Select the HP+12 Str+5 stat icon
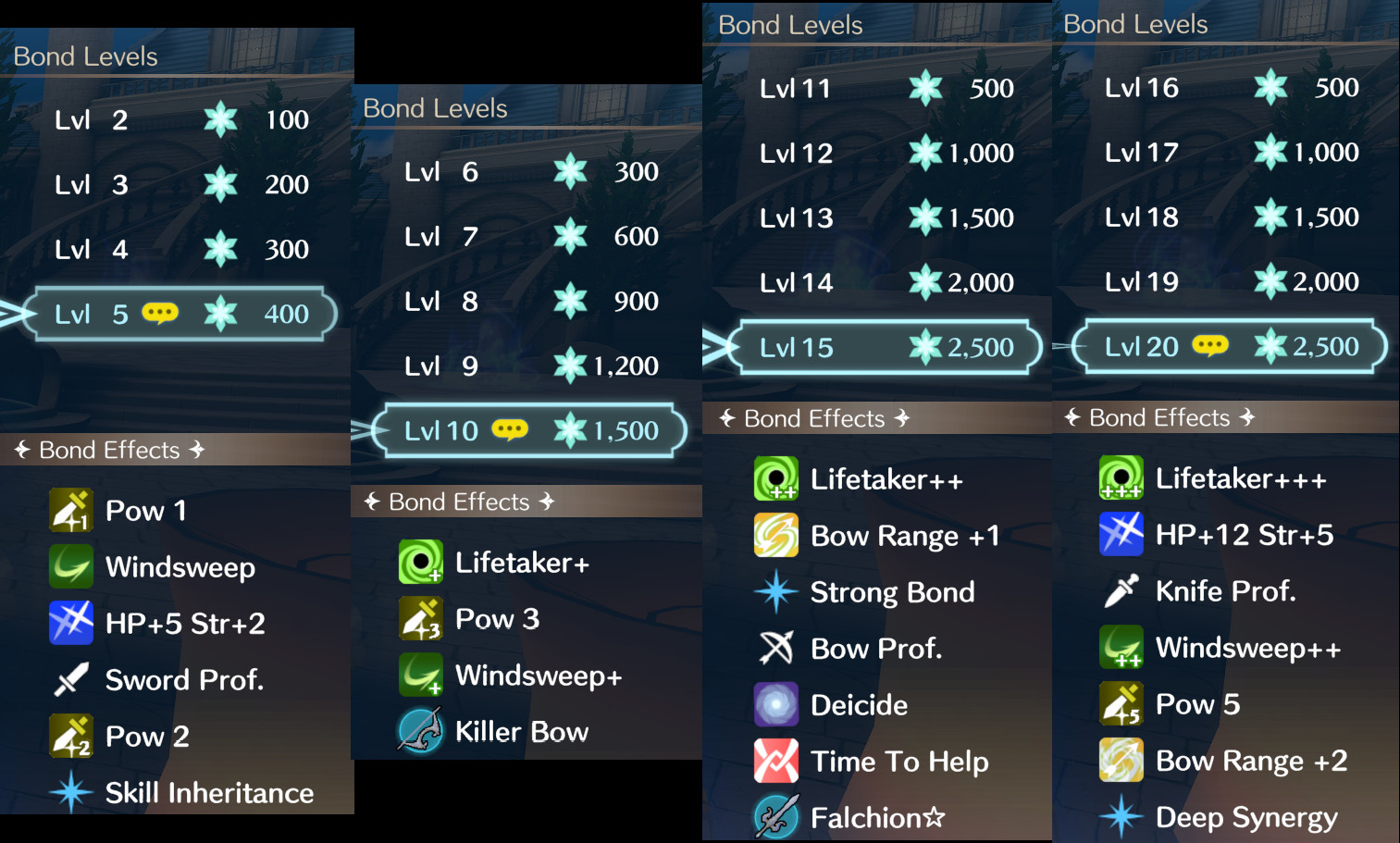The width and height of the screenshot is (1400, 843). point(1121,534)
